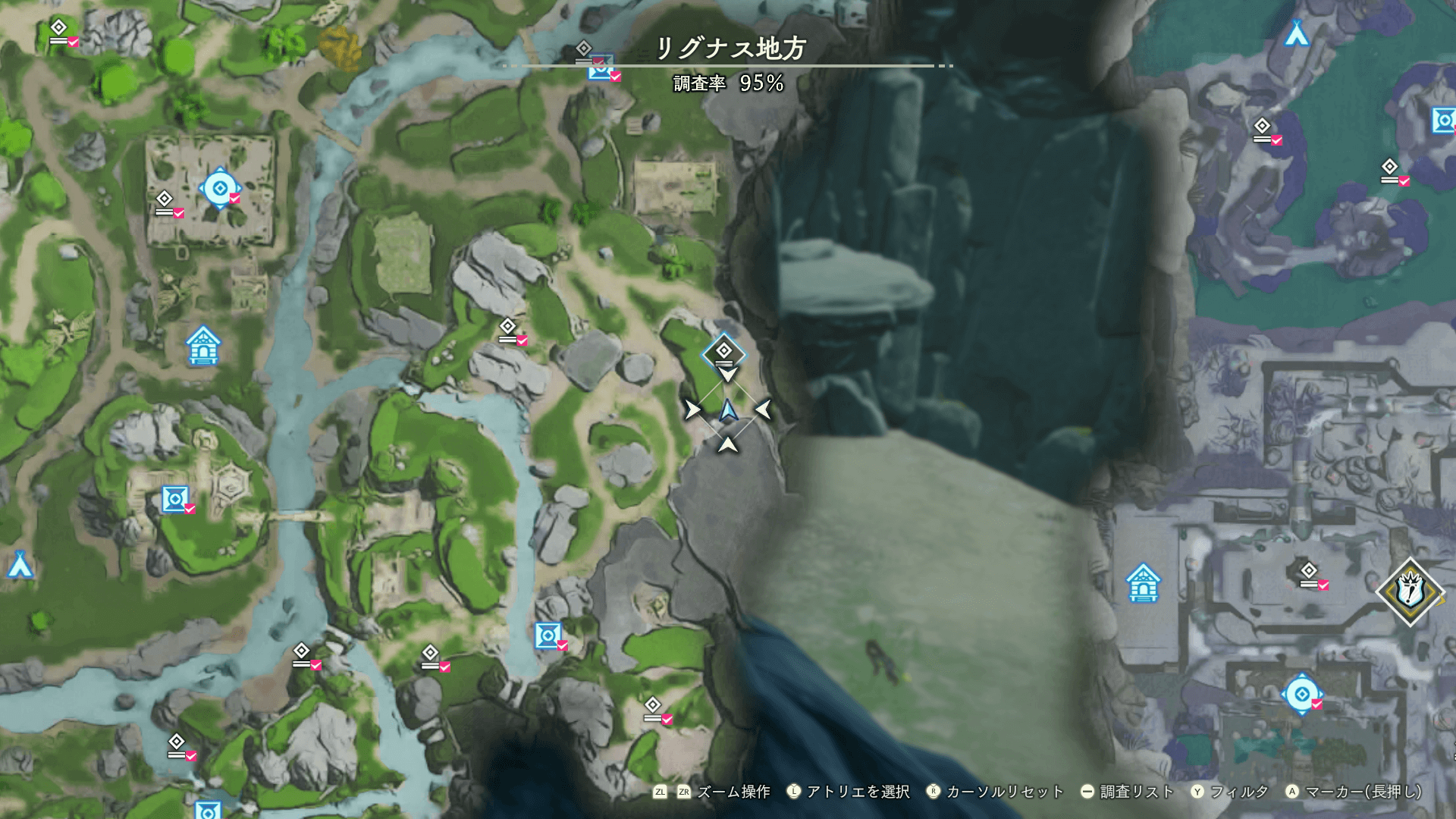The width and height of the screenshot is (1456, 819).
Task: Select the highlighted diamond marker above the player arrow
Action: click(724, 352)
